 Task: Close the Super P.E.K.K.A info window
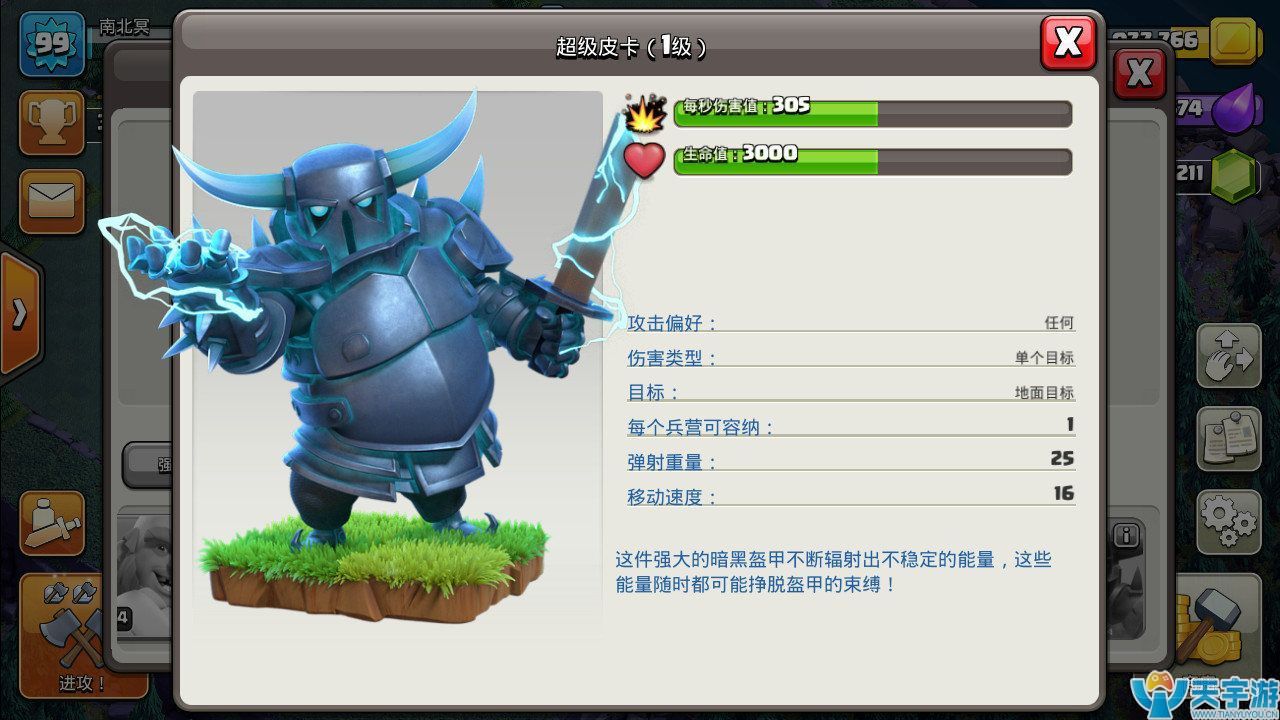pyautogui.click(x=1068, y=43)
